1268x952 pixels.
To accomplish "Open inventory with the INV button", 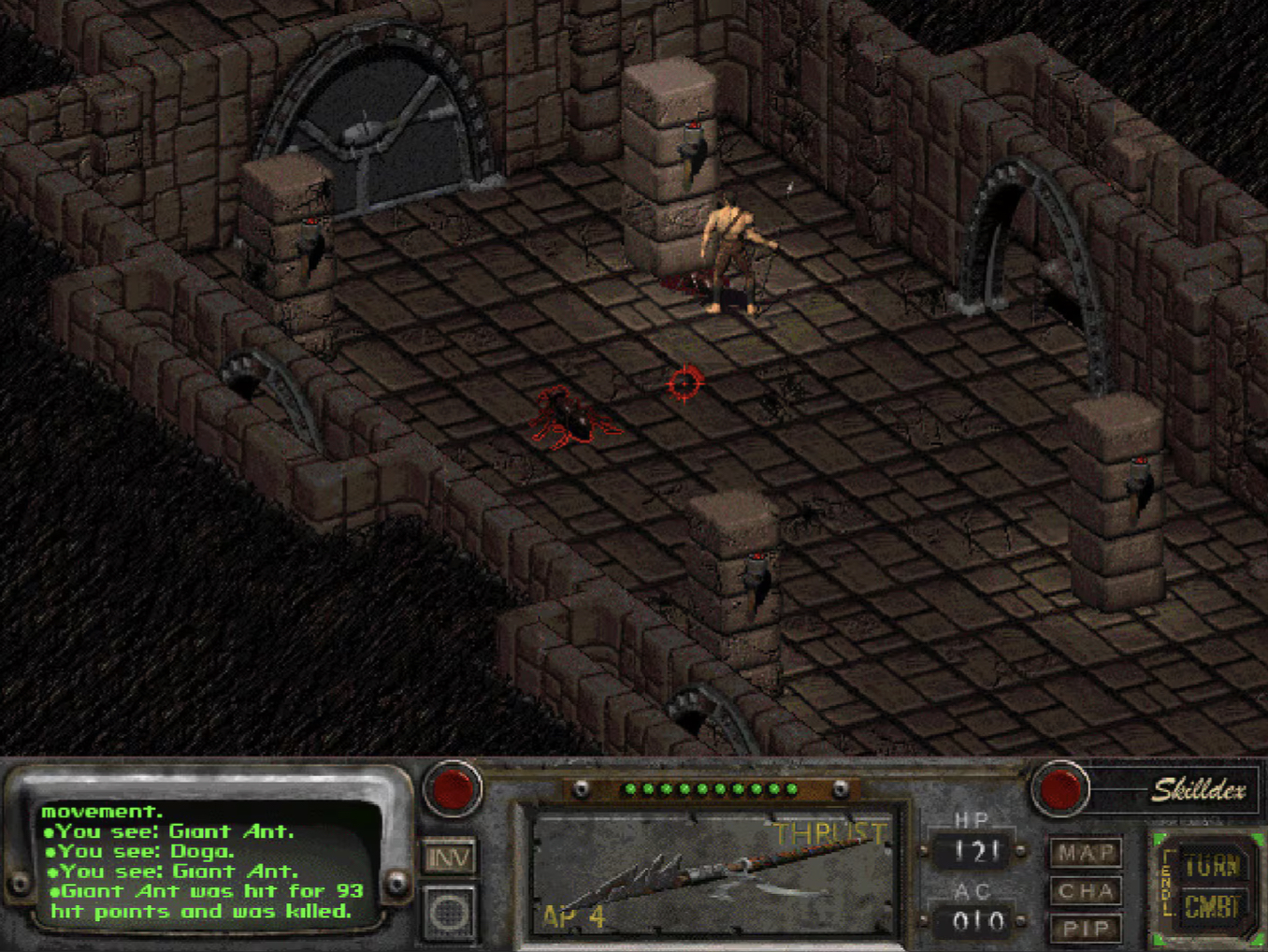I will (x=451, y=858).
